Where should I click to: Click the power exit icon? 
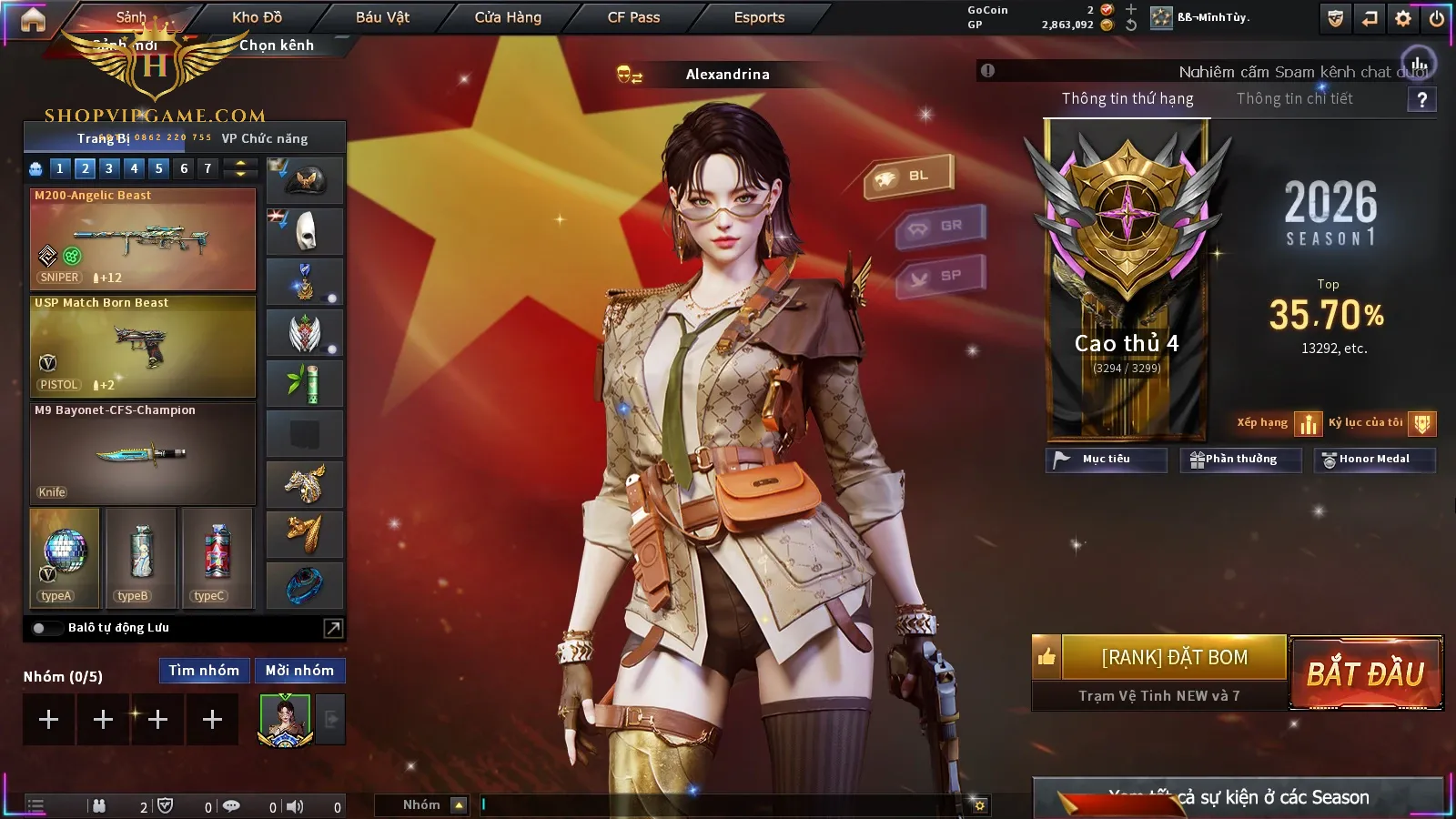tap(1437, 18)
